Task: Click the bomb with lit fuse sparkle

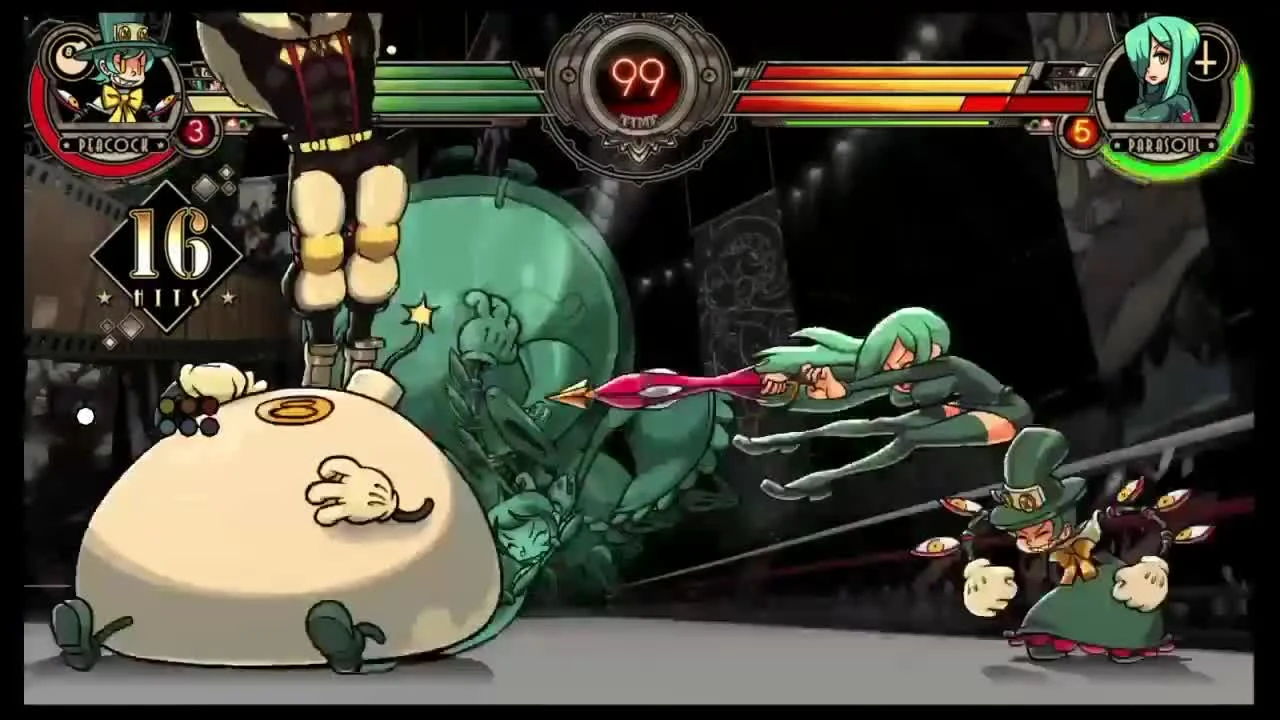Action: coord(420,313)
